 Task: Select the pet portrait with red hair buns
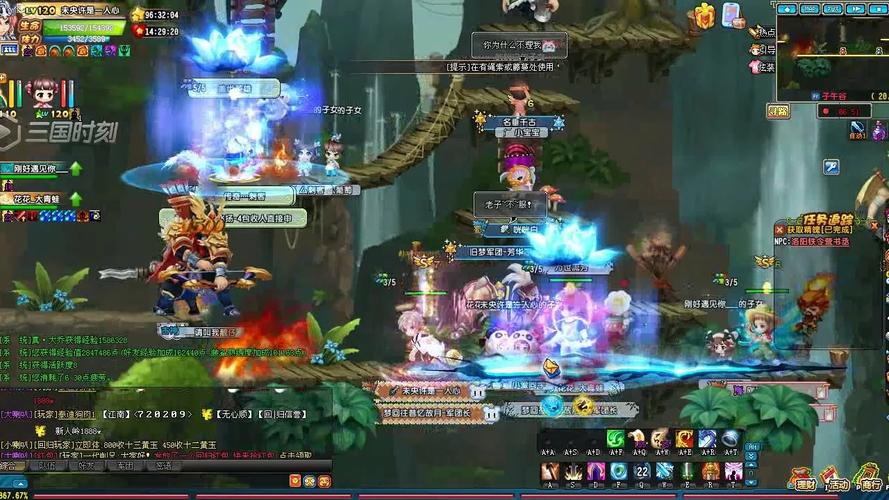[x=43, y=94]
